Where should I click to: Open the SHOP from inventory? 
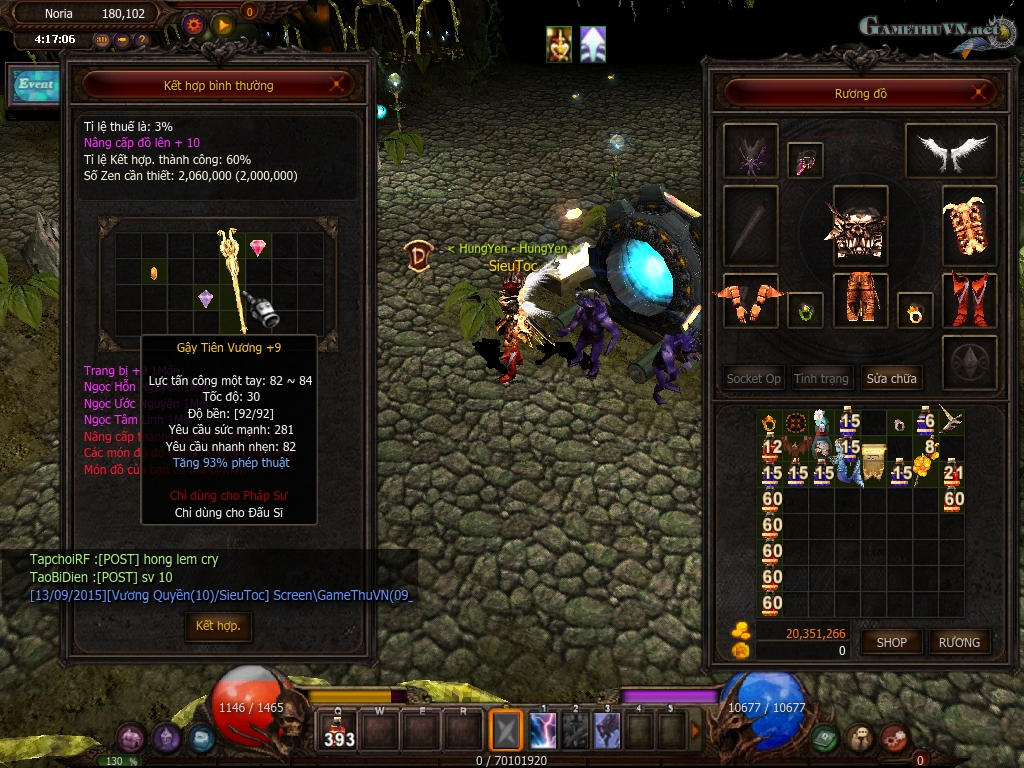point(891,642)
